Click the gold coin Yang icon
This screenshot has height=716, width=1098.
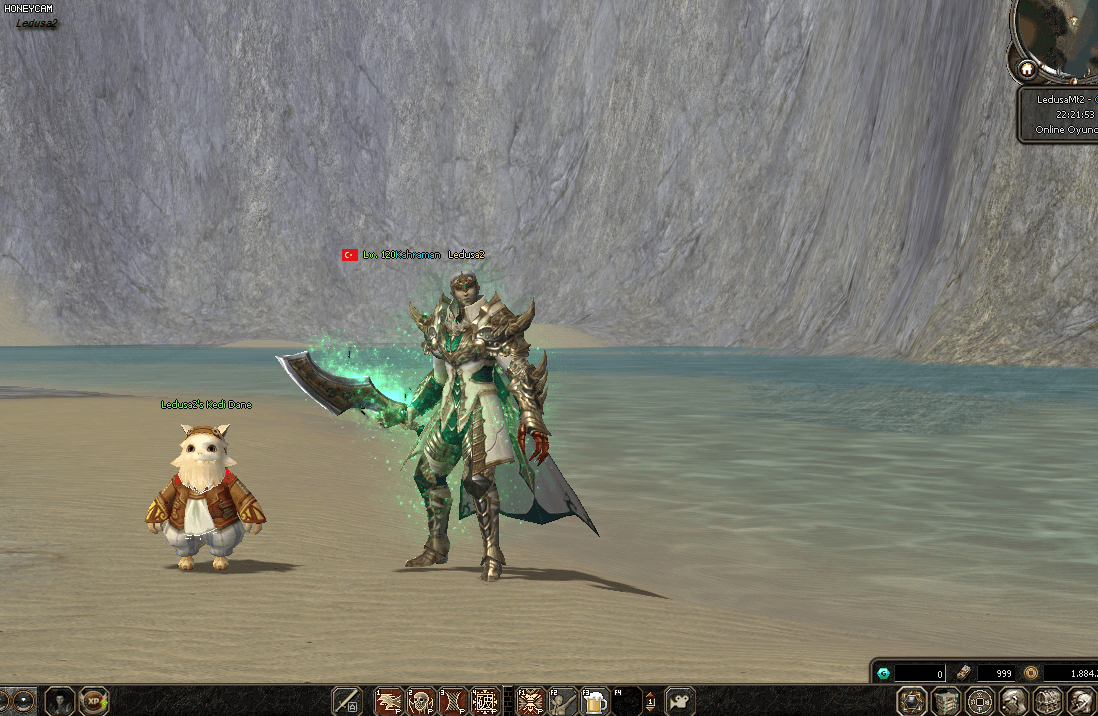tap(1031, 674)
